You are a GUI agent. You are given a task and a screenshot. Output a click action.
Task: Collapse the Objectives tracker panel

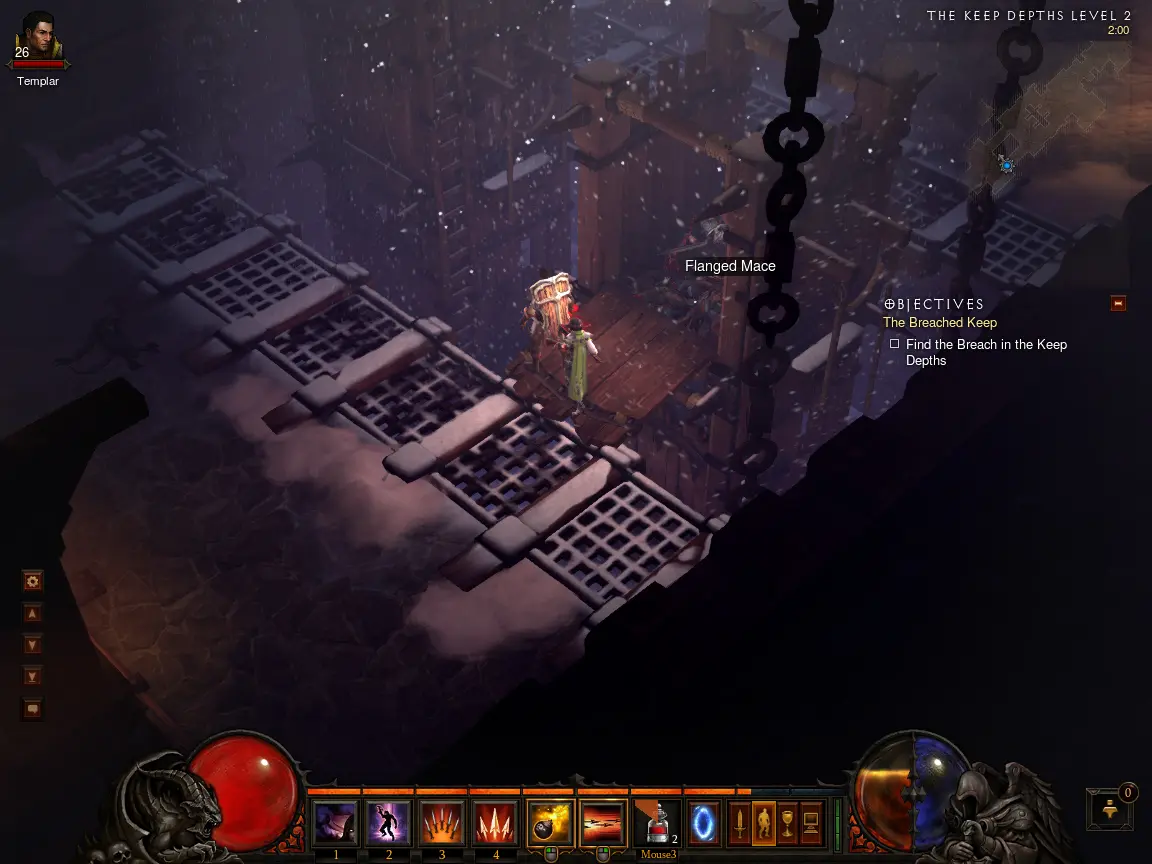click(1118, 303)
